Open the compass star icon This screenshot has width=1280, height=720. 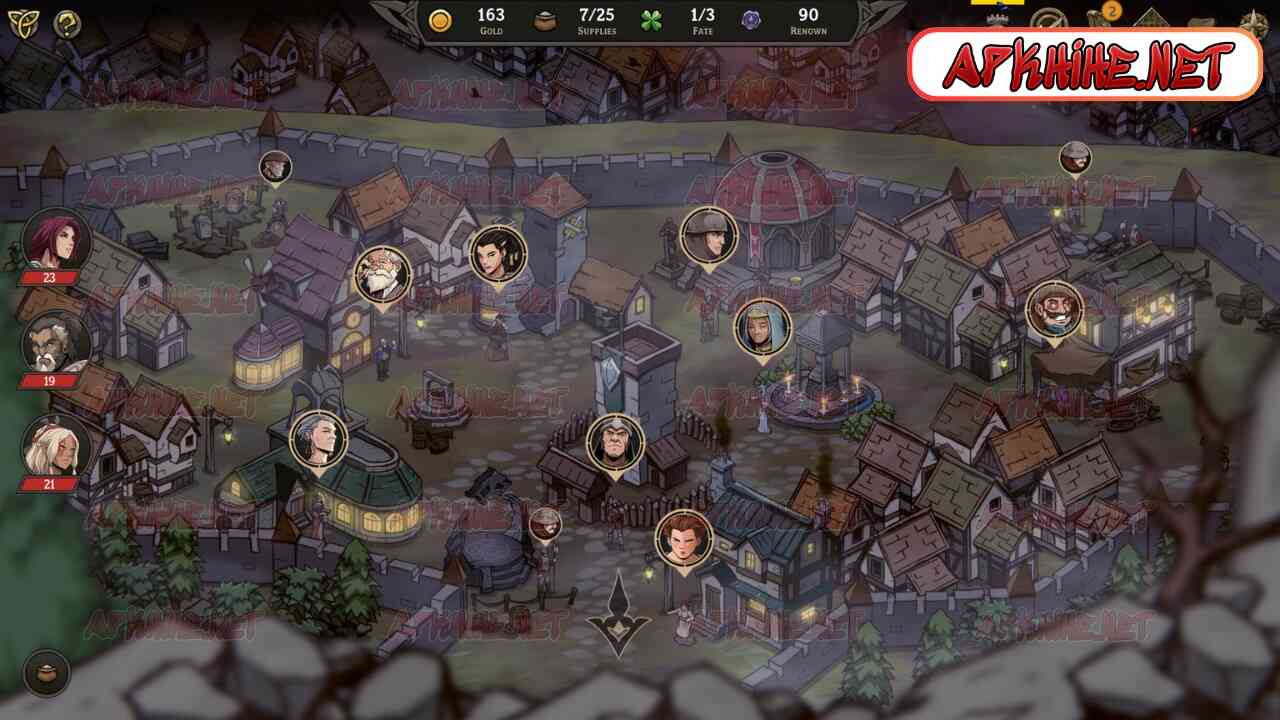(1253, 24)
